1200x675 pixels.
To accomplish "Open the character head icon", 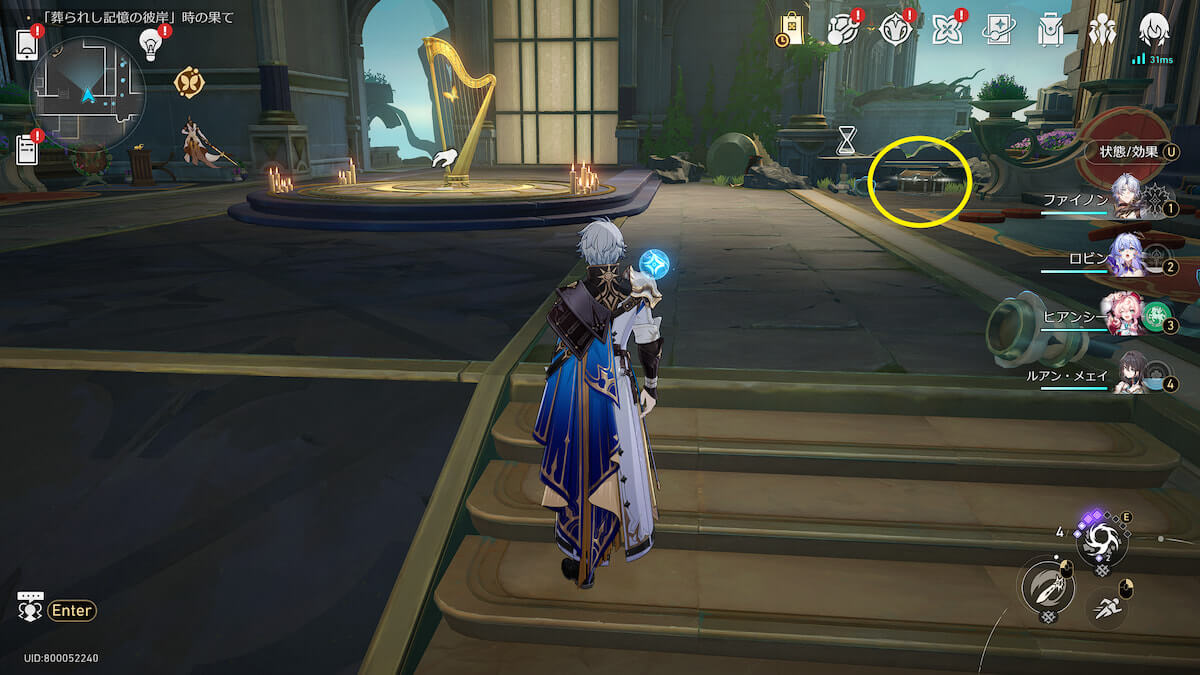I will click(1154, 28).
